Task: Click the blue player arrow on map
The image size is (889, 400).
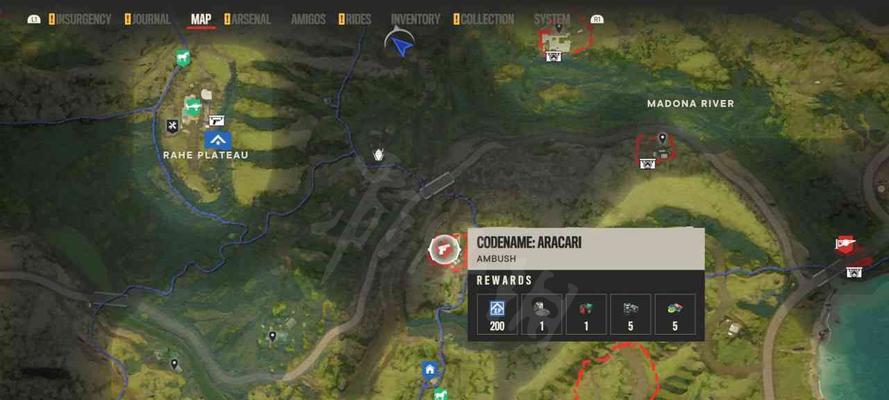Action: coord(400,44)
